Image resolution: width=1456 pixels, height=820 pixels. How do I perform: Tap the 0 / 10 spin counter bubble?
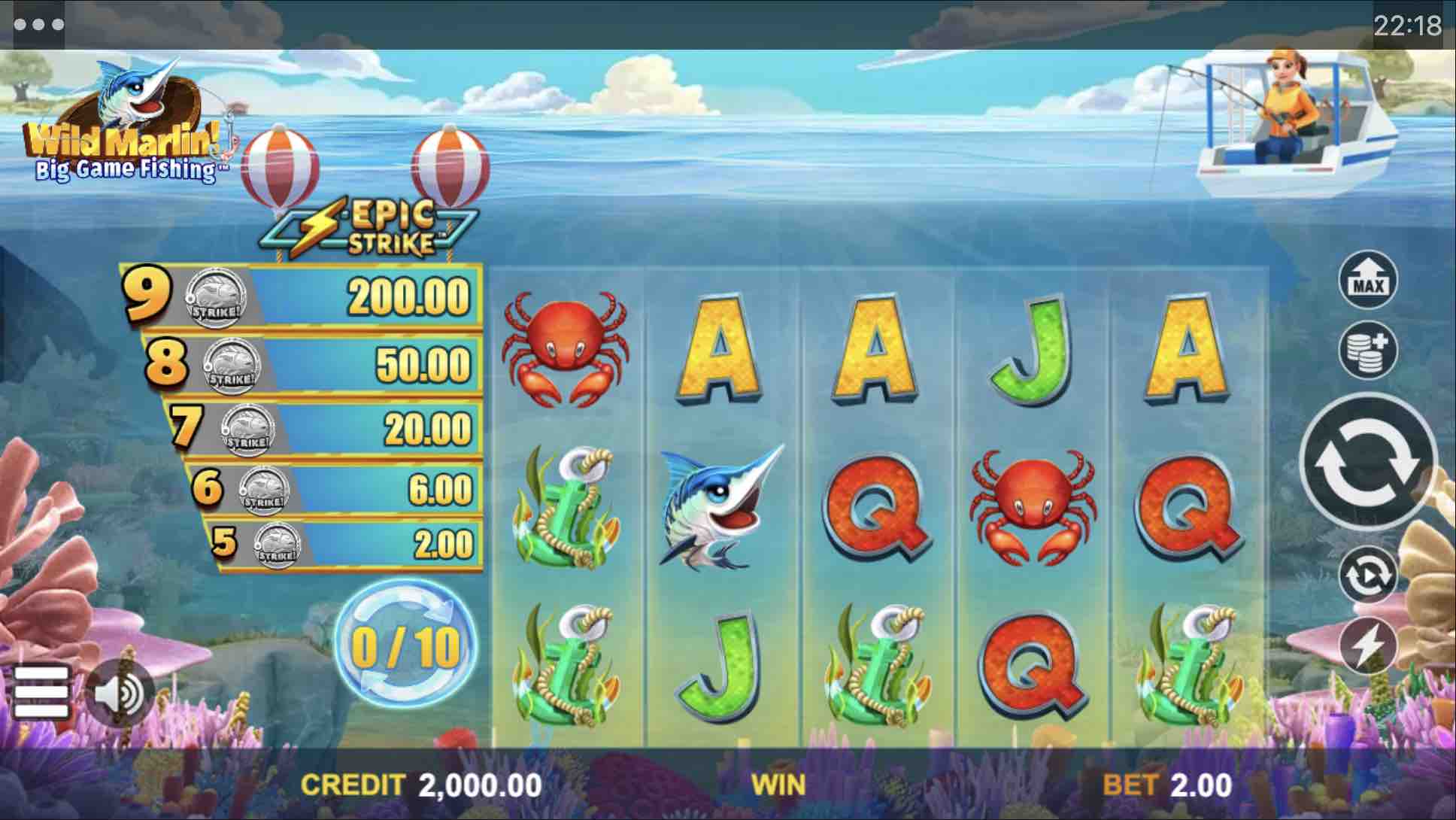(x=405, y=646)
